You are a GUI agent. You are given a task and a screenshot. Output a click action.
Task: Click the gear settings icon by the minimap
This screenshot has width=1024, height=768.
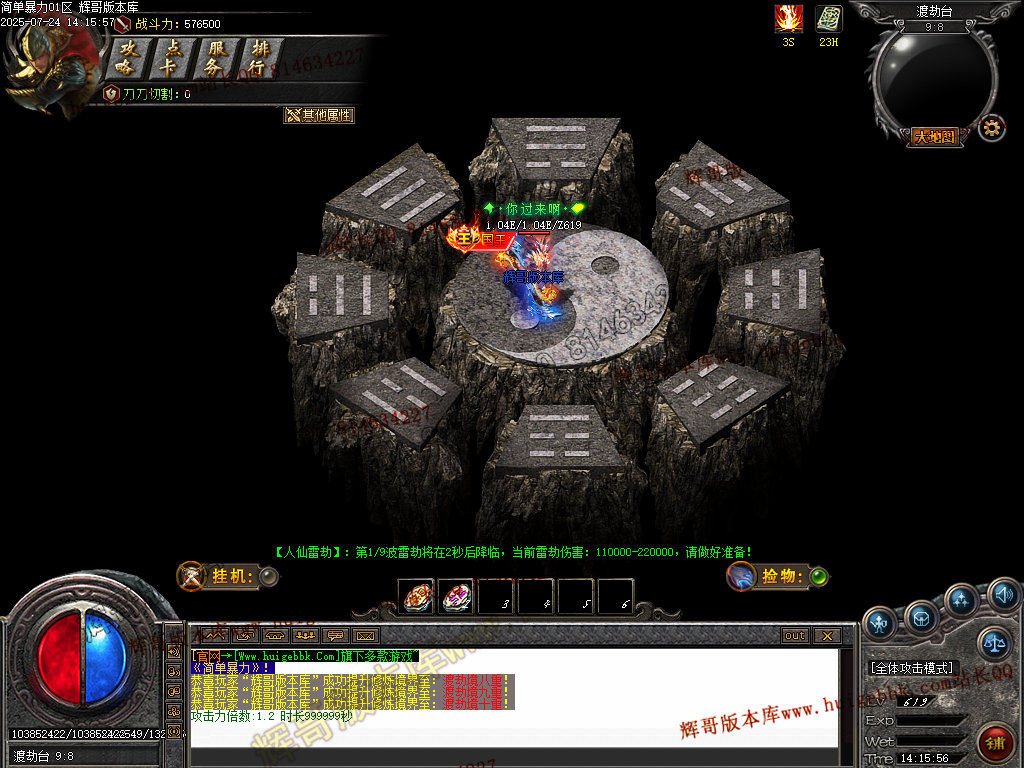991,127
